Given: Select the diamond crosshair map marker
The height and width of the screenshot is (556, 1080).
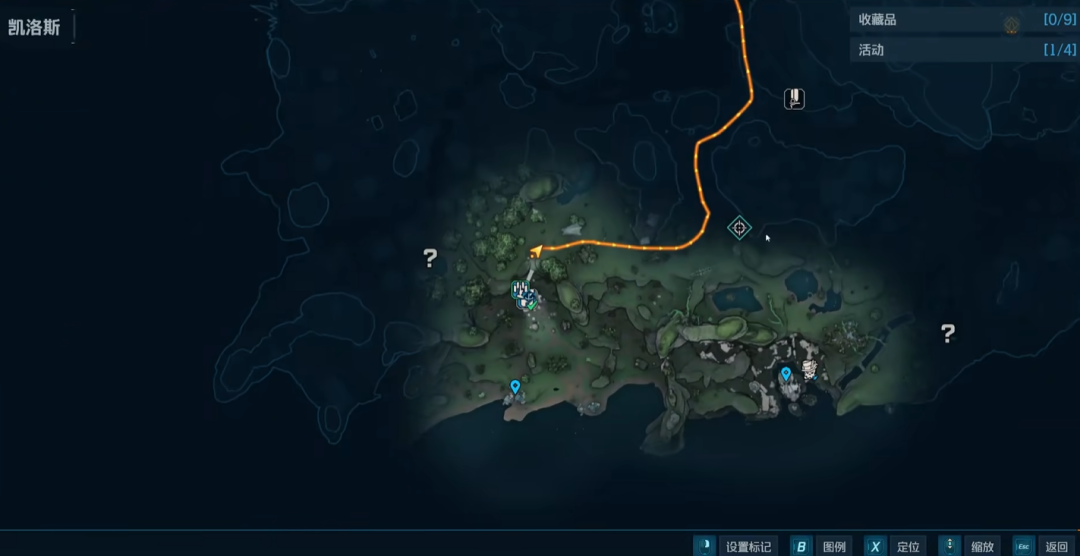Looking at the screenshot, I should point(739,227).
